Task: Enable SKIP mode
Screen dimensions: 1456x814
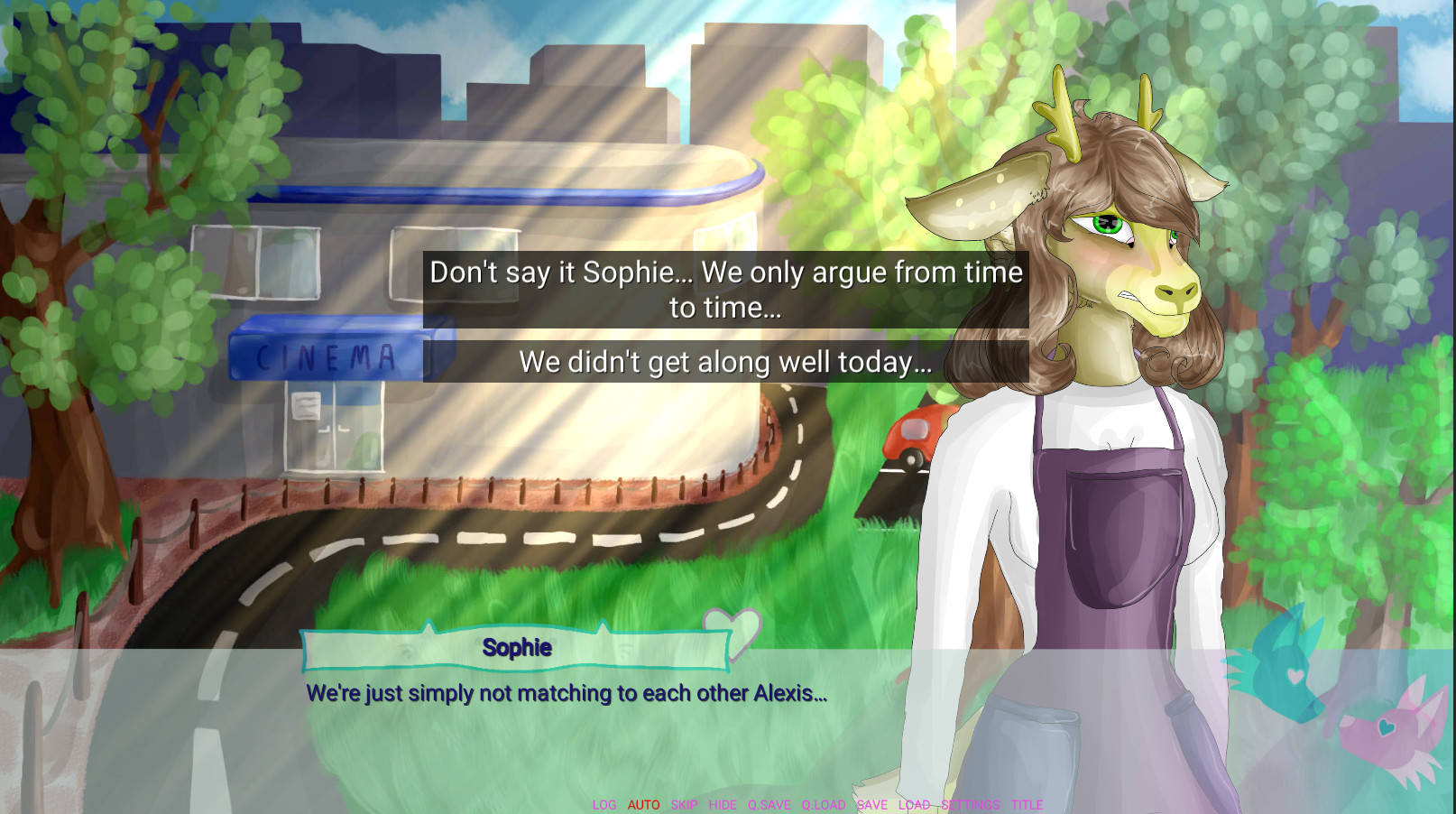Action: click(x=684, y=804)
